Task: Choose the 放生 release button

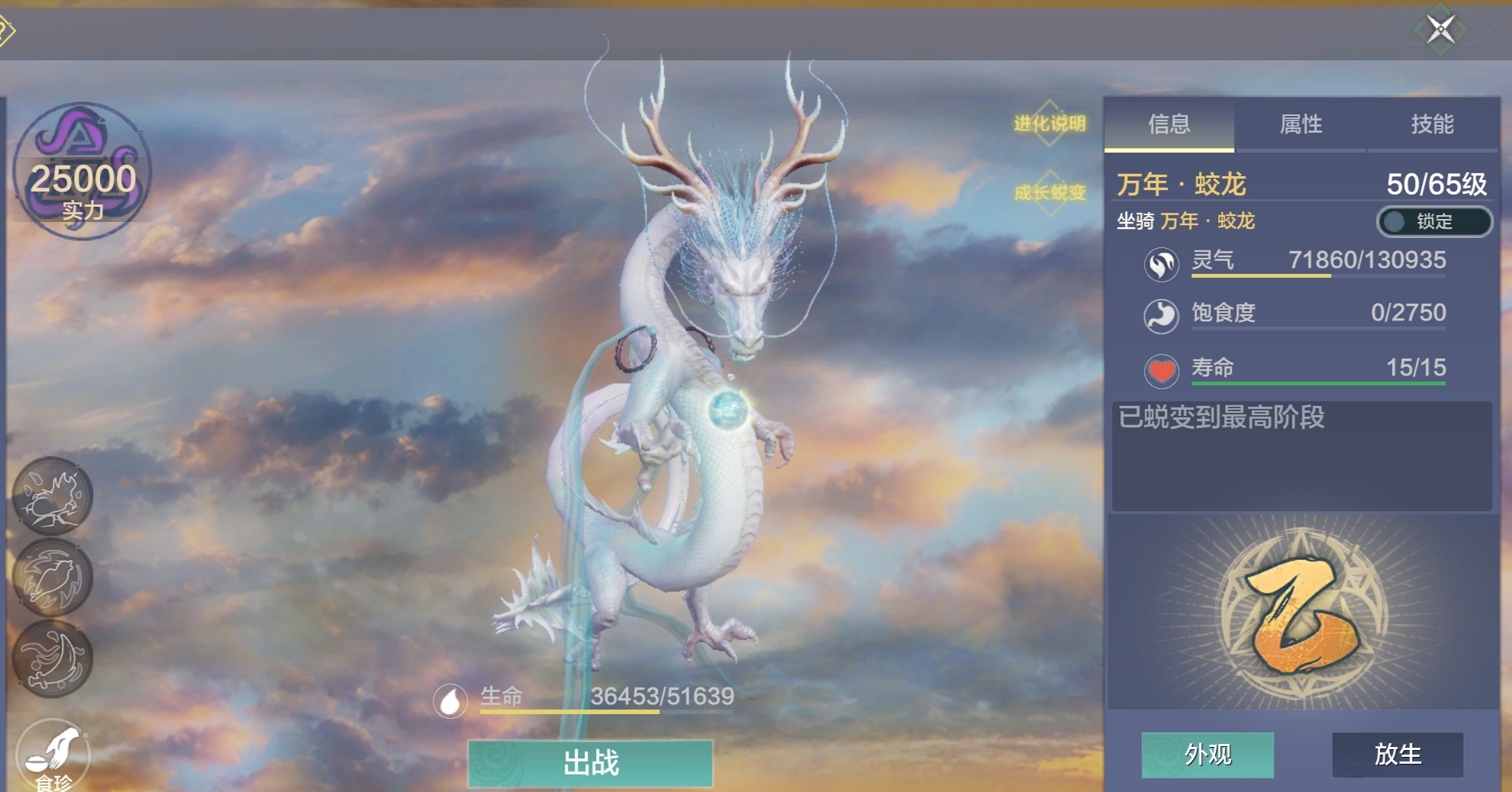Action: pyautogui.click(x=1398, y=755)
